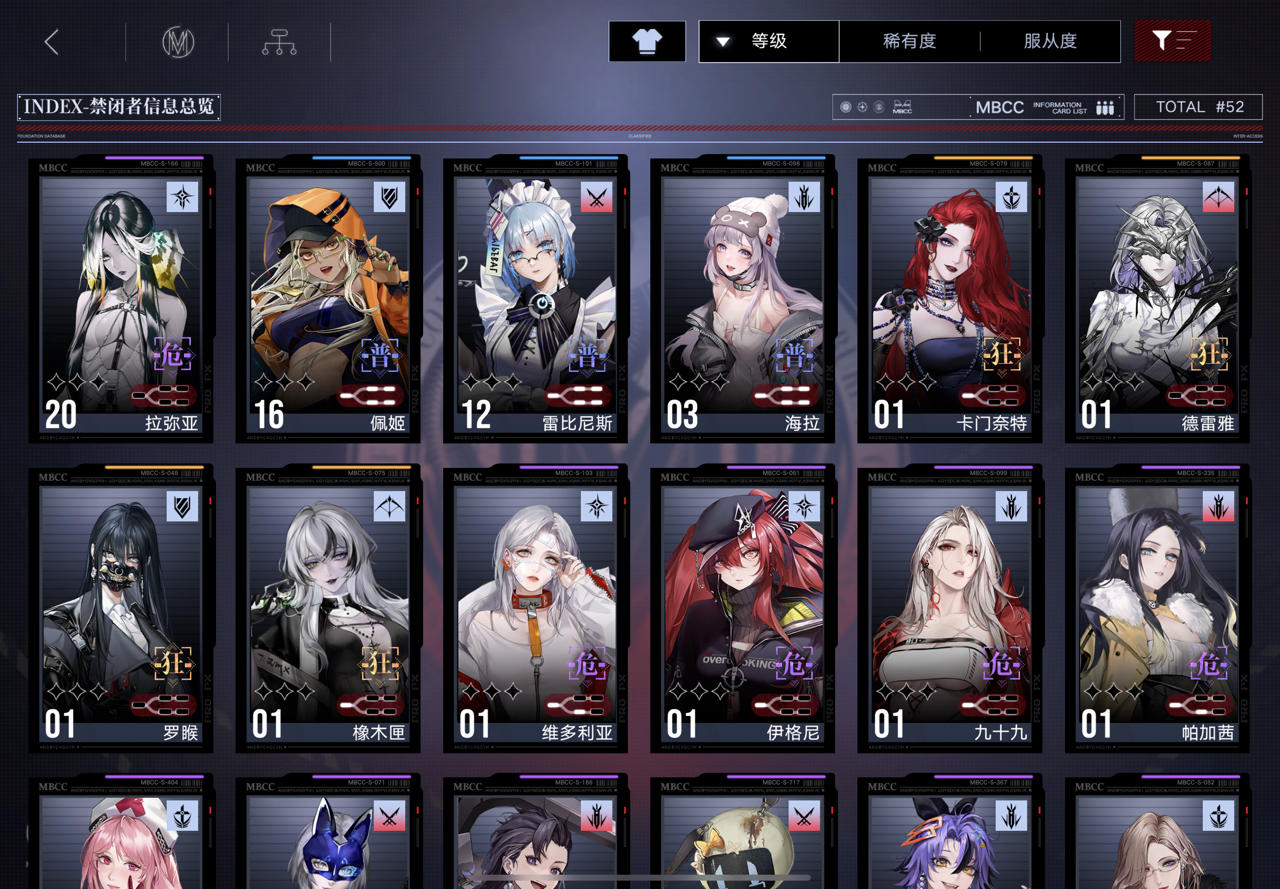Open 拉弥亚's character card
The width and height of the screenshot is (1280, 889).
tap(118, 298)
